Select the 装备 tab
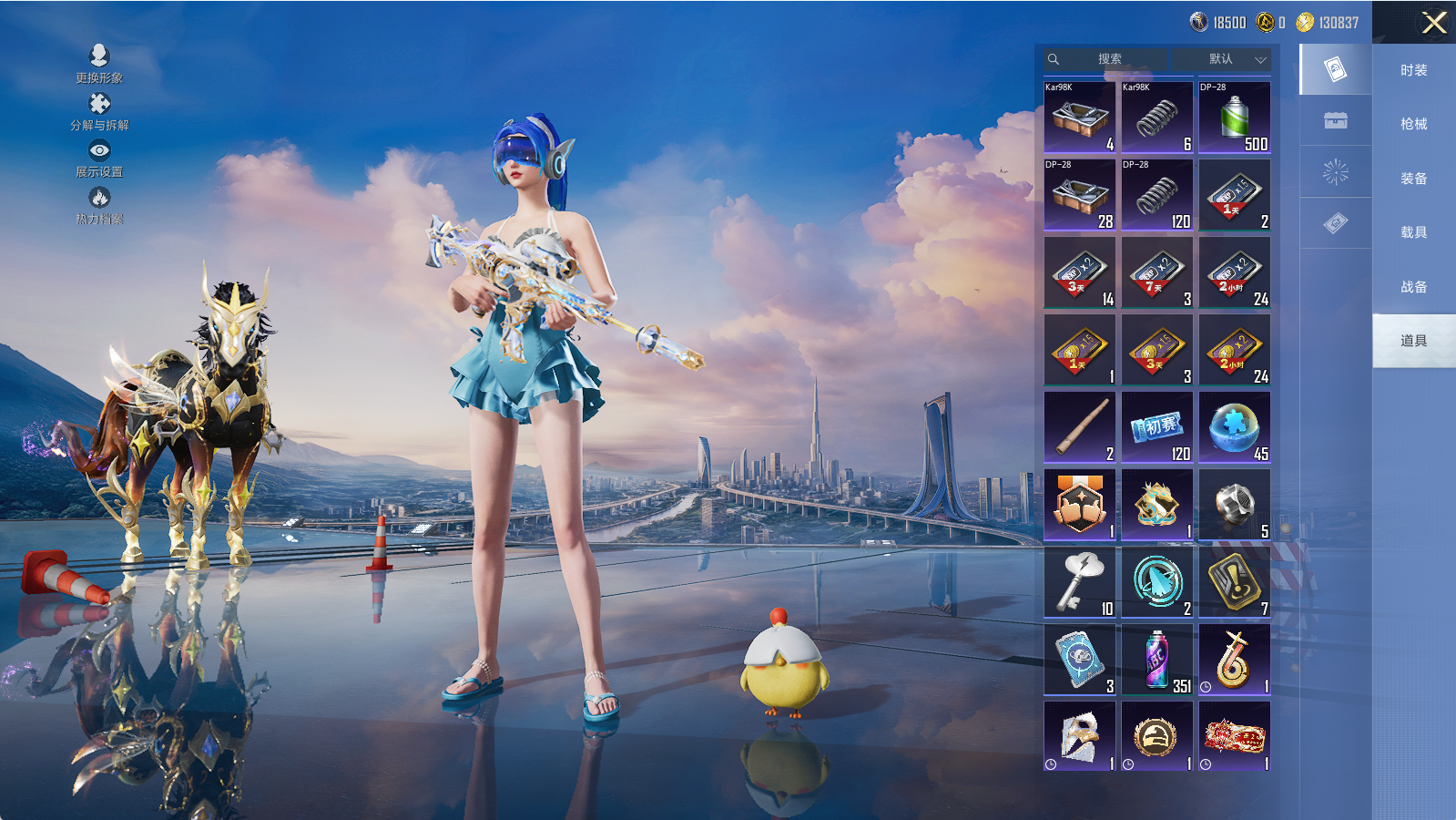This screenshot has width=1456, height=820. 1413,179
